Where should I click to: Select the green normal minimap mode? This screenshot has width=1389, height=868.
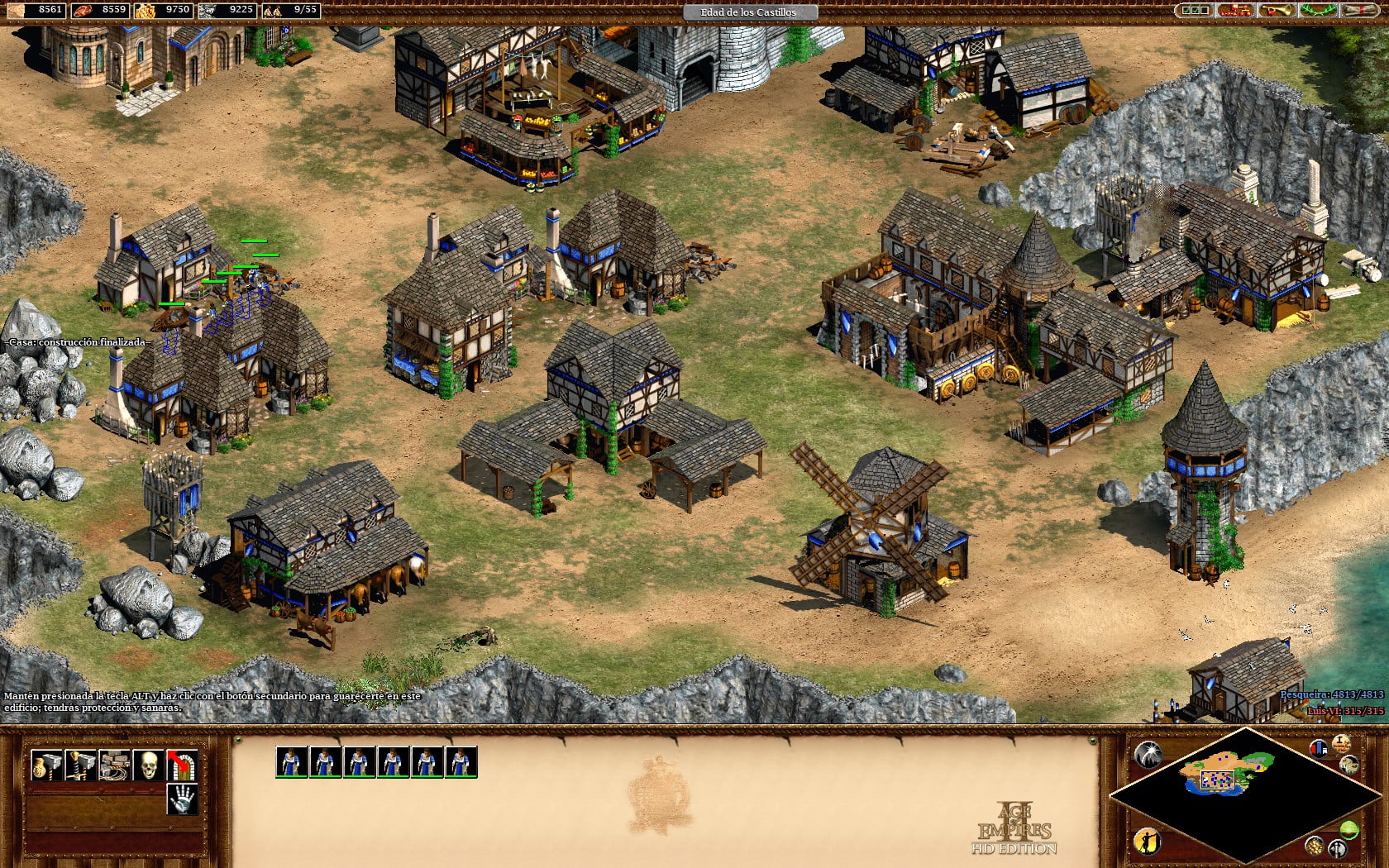[1349, 829]
